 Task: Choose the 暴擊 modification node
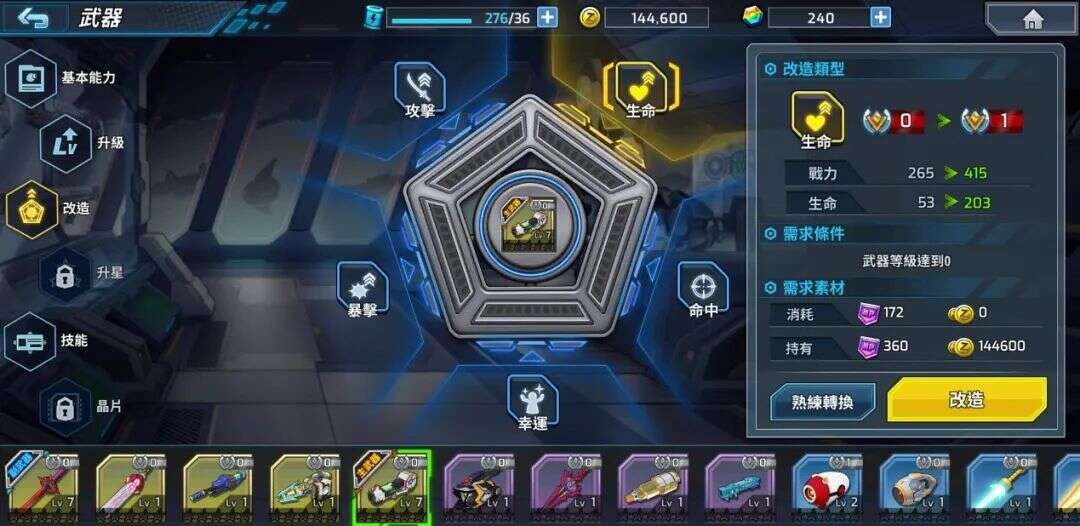362,289
